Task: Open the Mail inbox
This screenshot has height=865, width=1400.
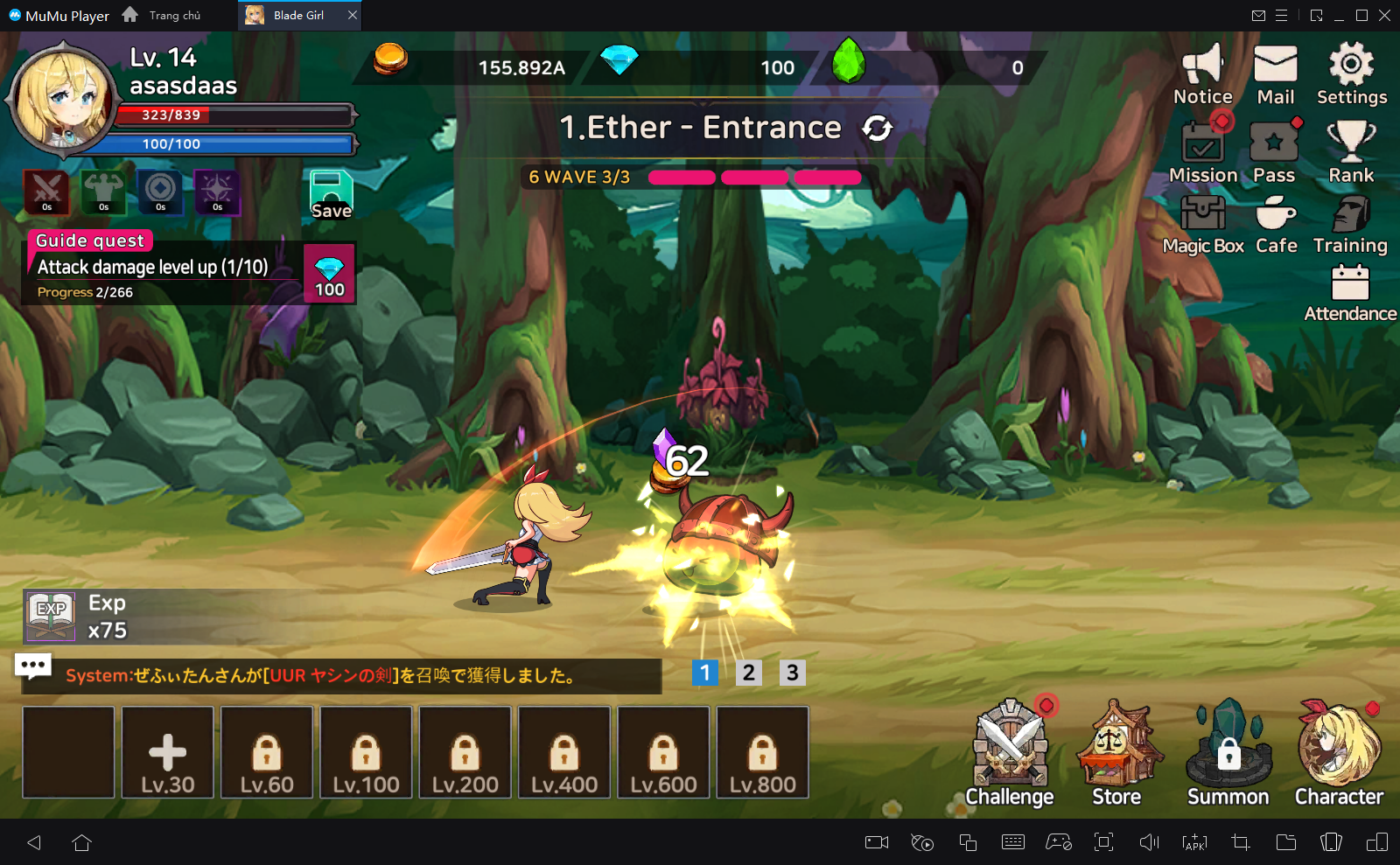Action: click(x=1275, y=74)
